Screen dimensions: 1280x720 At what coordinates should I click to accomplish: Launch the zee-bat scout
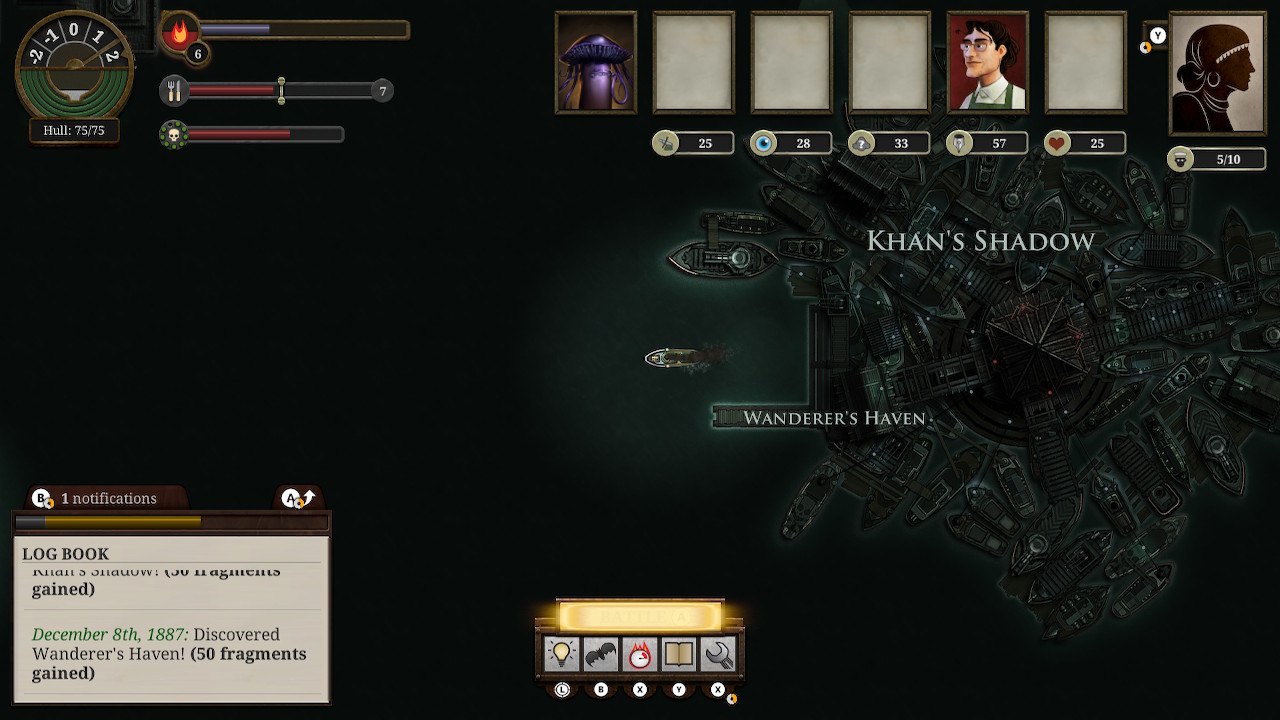click(601, 654)
